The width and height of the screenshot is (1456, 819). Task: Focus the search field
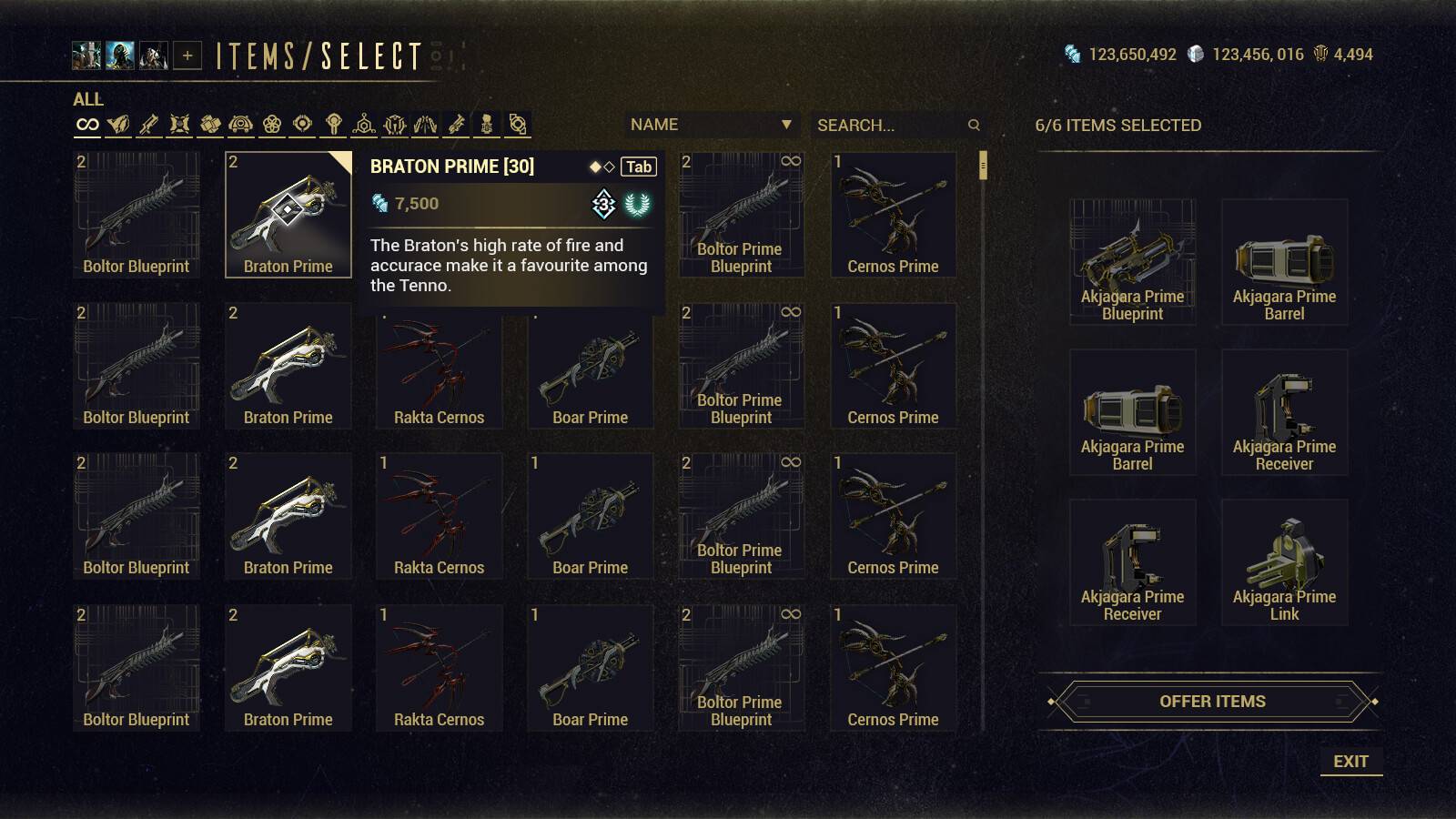coord(887,126)
